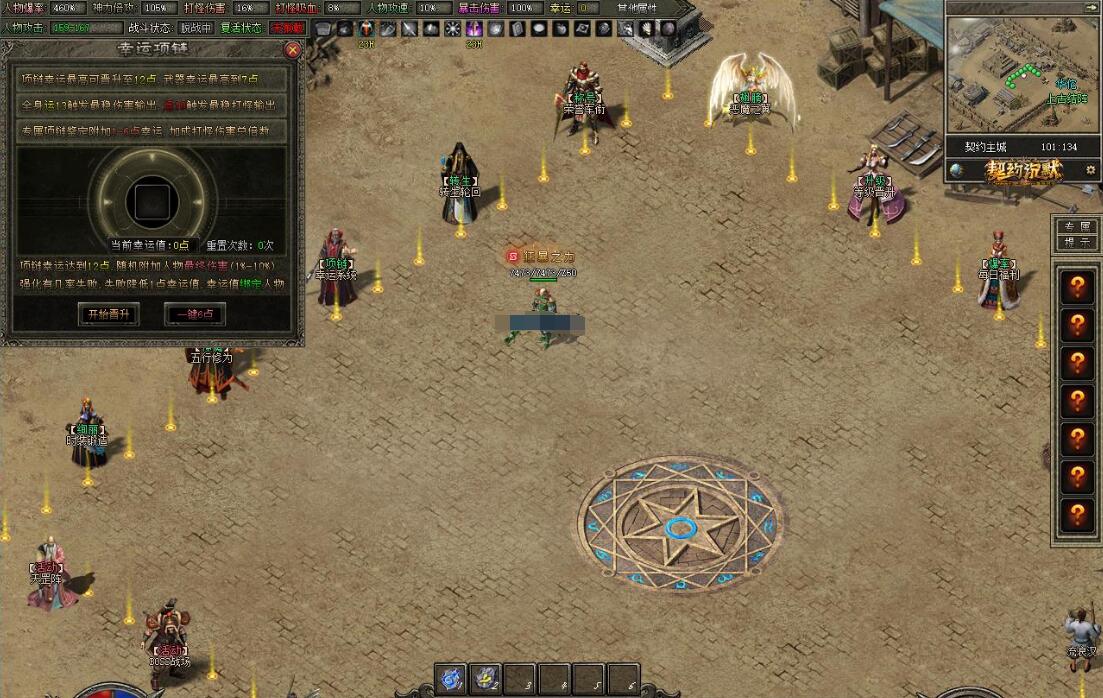
Task: Open the 专属提示 exclusive tips button
Action: (1077, 235)
